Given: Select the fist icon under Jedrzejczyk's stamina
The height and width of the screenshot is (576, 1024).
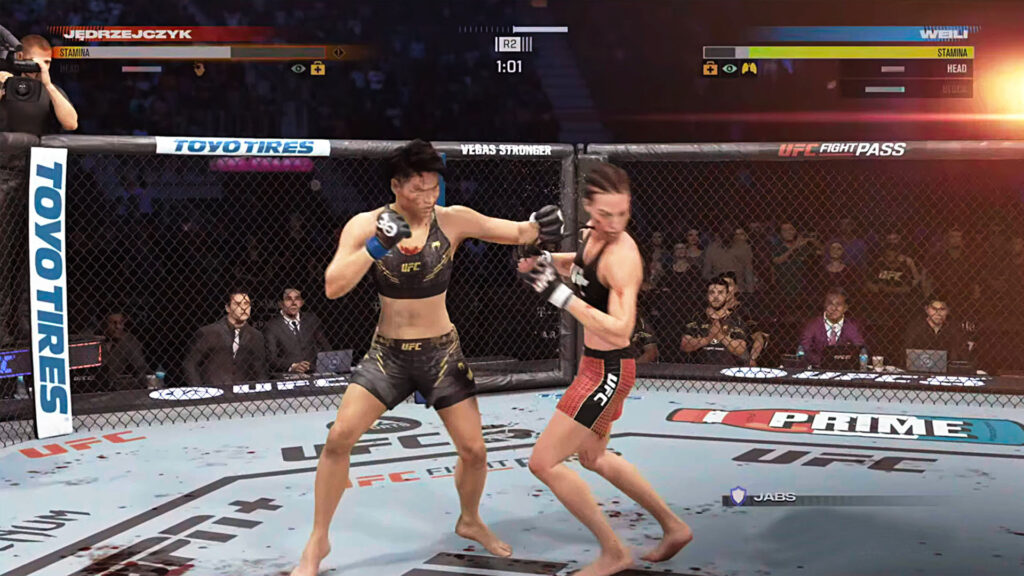Looking at the screenshot, I should tap(199, 68).
